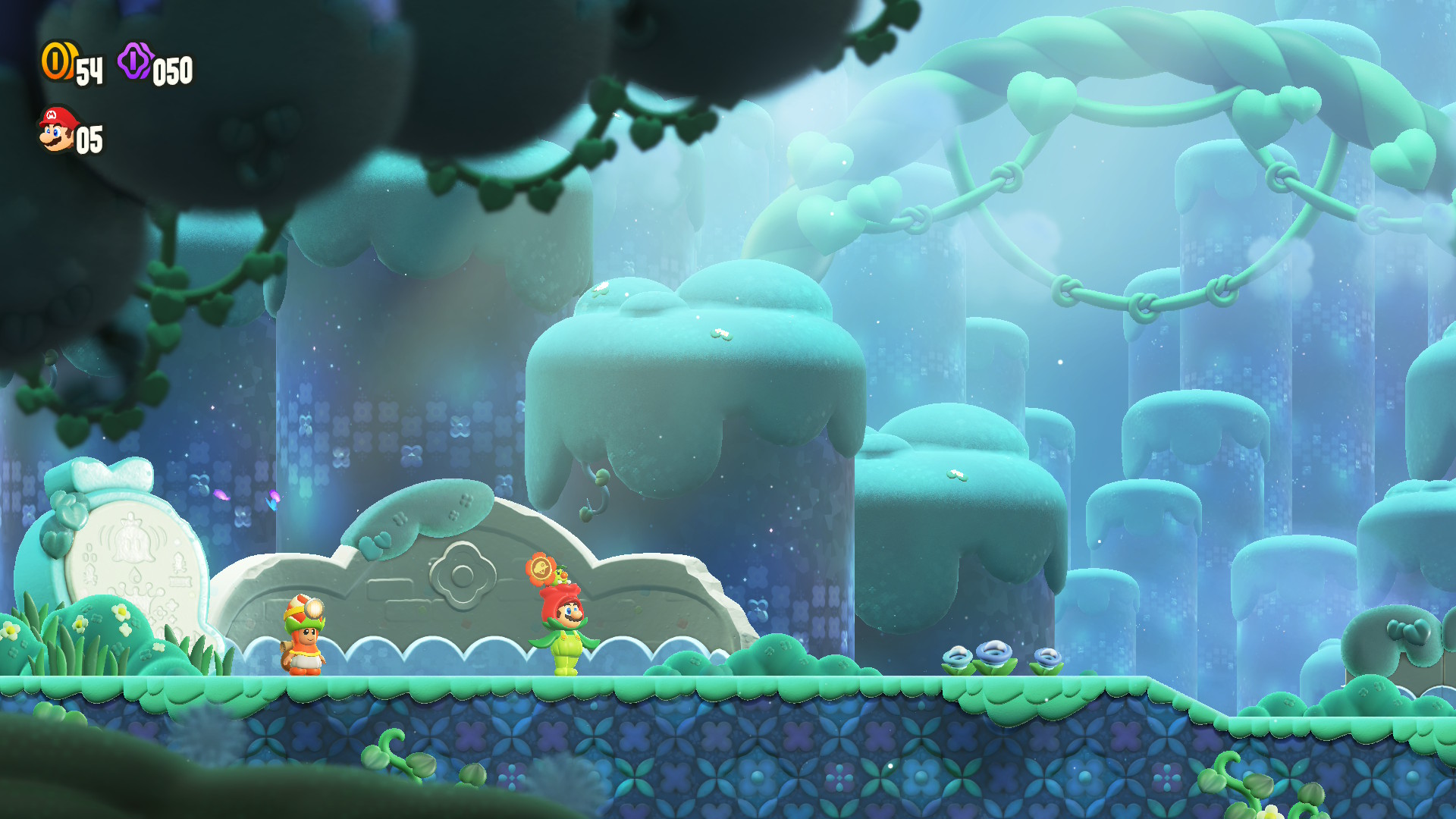Click the lives counter showing 05
The width and height of the screenshot is (1456, 819).
pyautogui.click(x=89, y=137)
